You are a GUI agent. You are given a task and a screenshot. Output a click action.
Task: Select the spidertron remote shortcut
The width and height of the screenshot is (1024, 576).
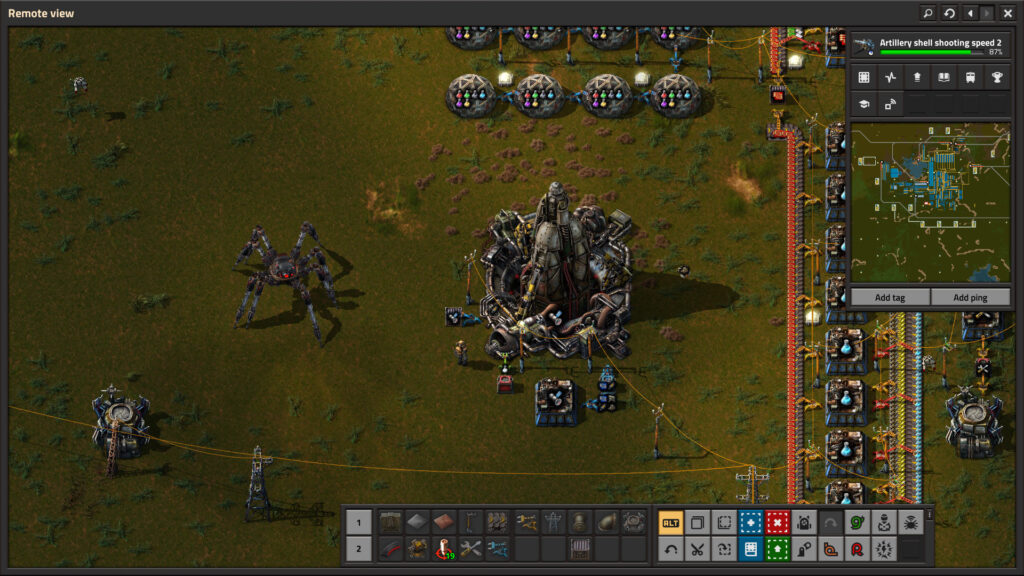pyautogui.click(x=911, y=522)
